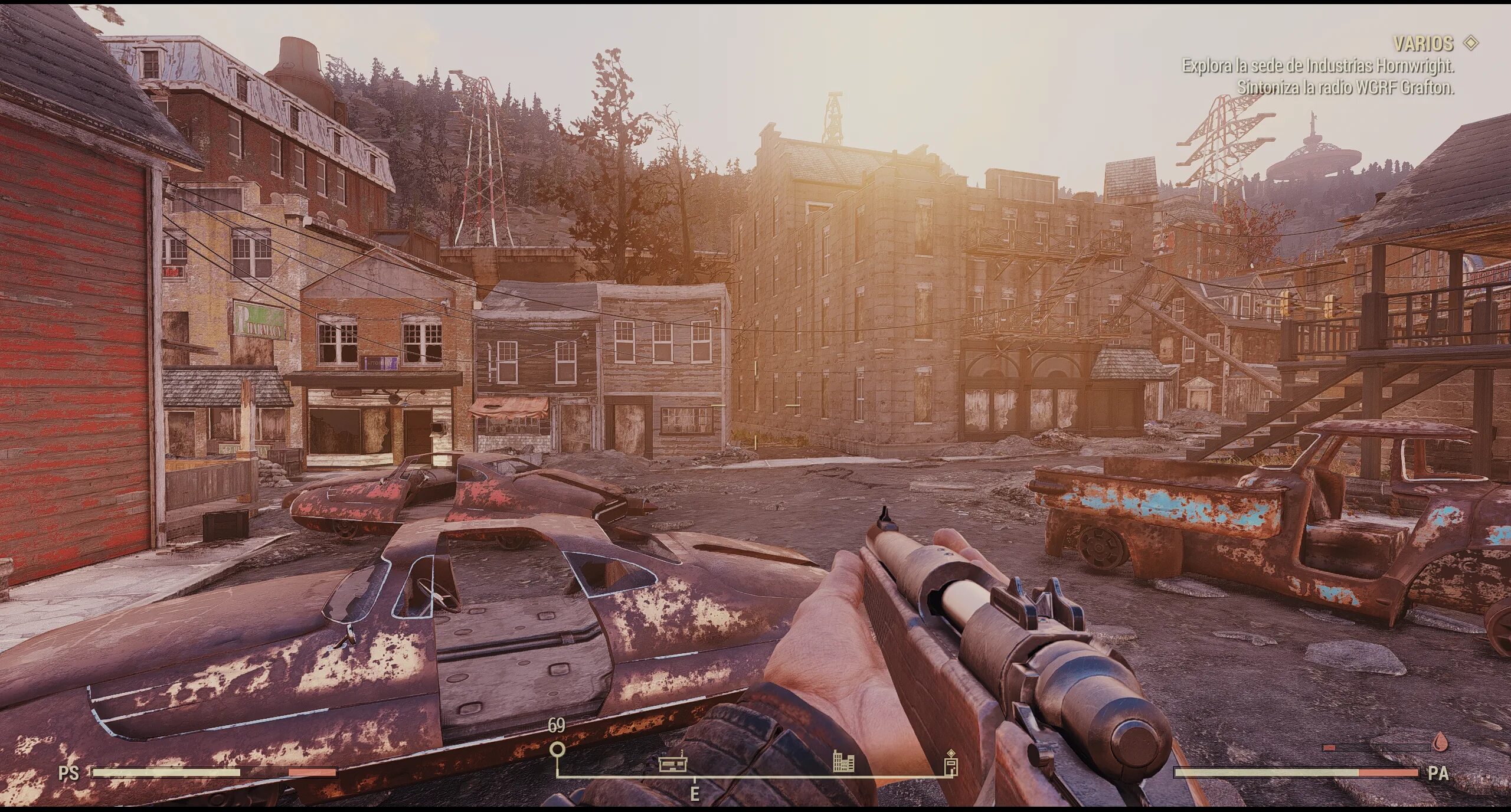The width and height of the screenshot is (1511, 812).
Task: Click the quest-marked terminal compass icon
Action: [951, 763]
